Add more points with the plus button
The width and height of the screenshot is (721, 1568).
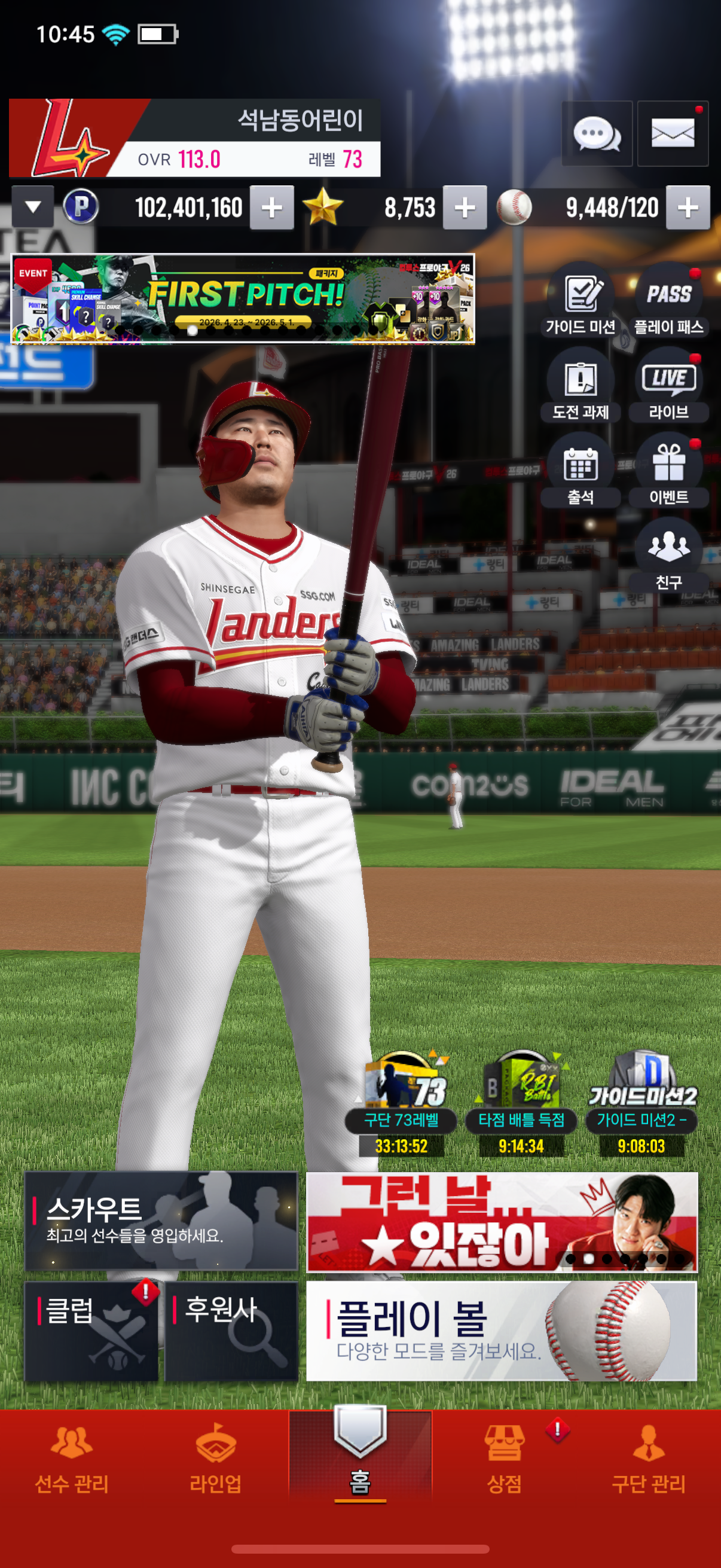[x=272, y=208]
